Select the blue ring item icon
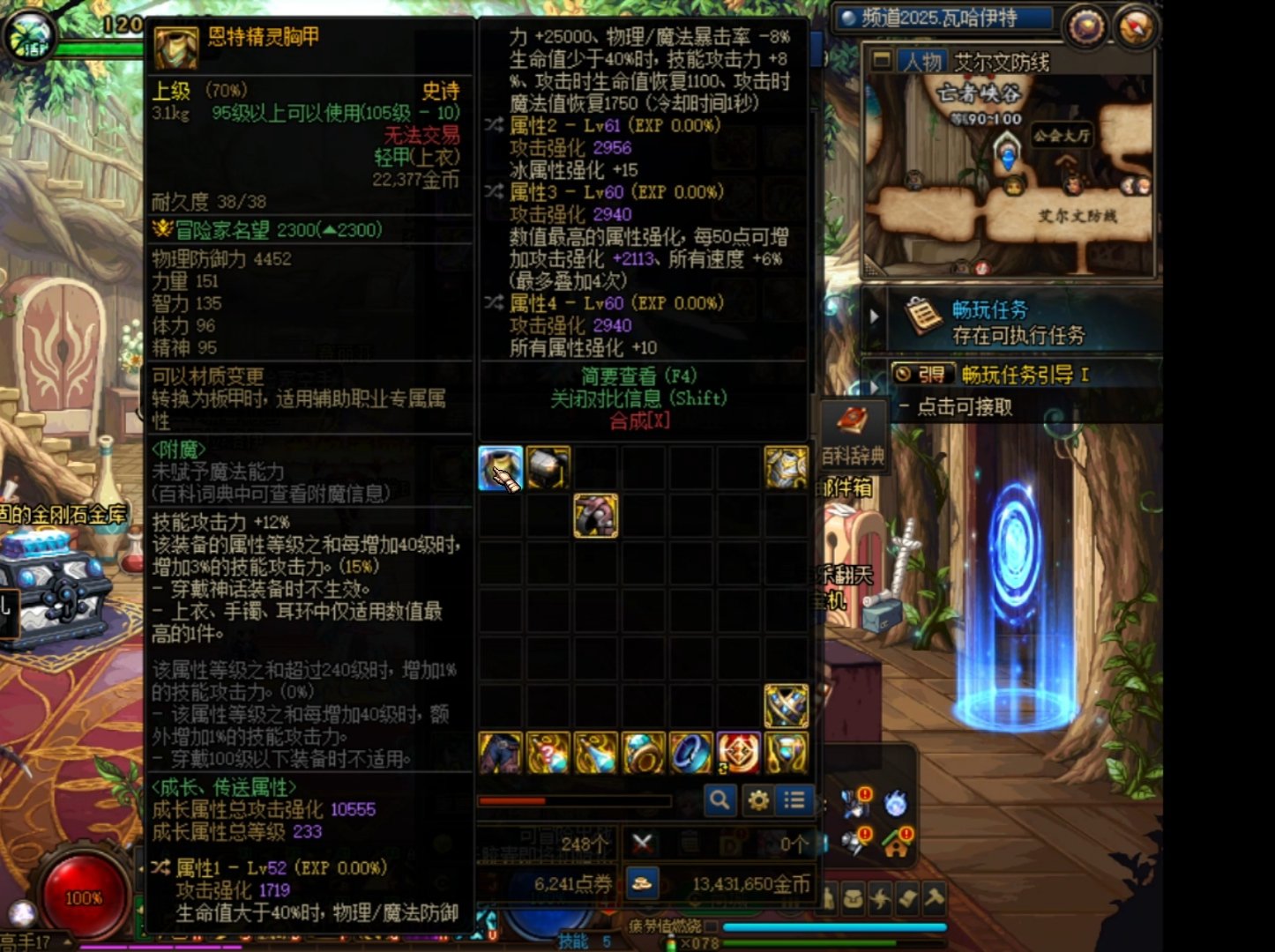This screenshot has height=952, width=1275. (690, 754)
